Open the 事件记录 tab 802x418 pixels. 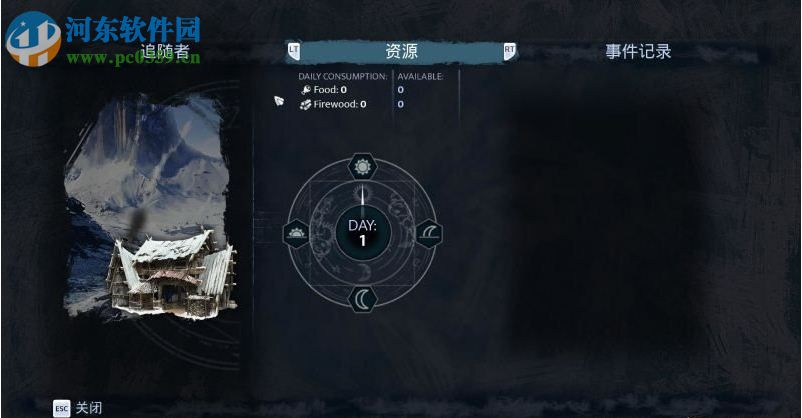tap(638, 52)
